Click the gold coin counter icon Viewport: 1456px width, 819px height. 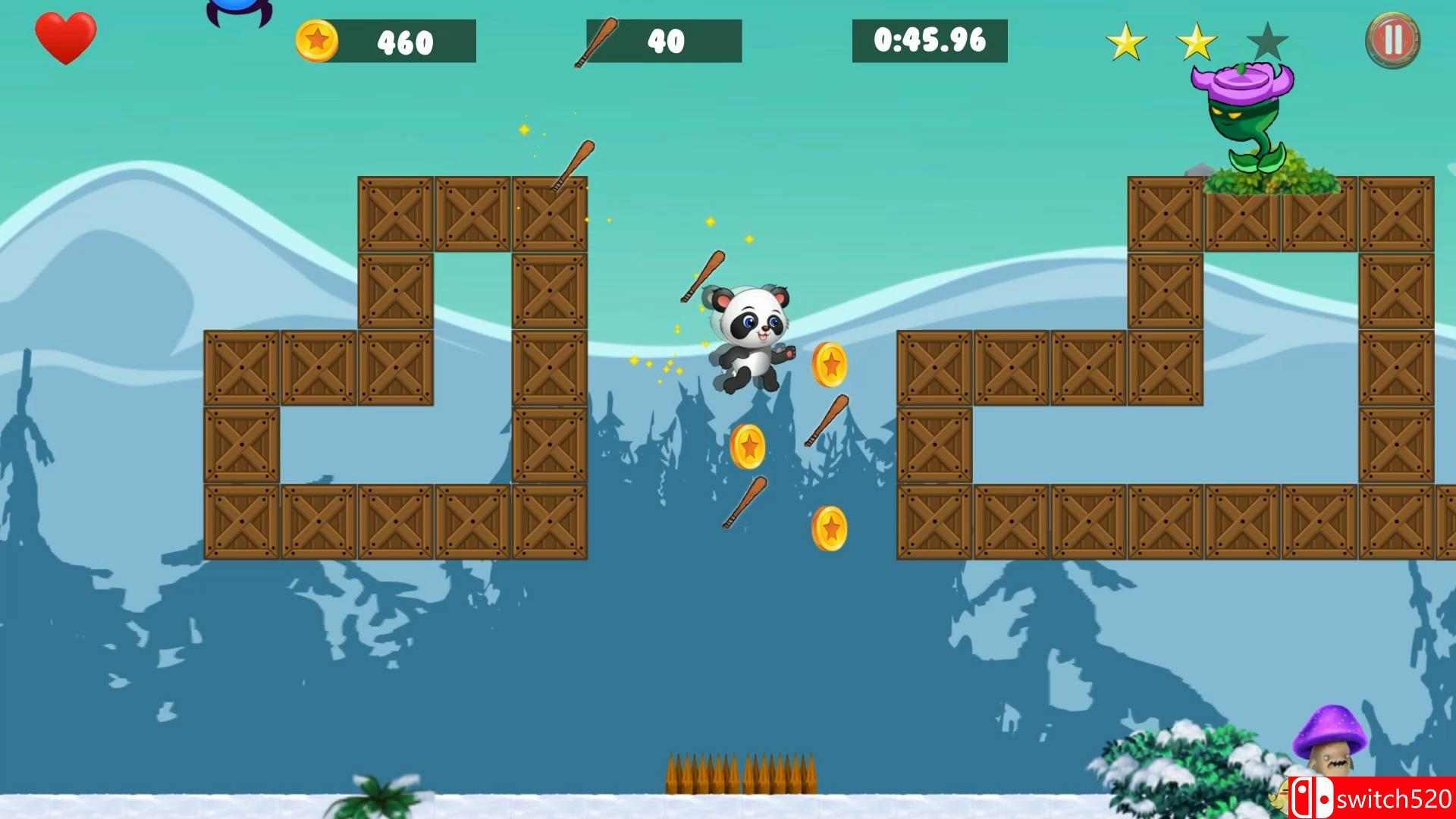click(x=319, y=42)
